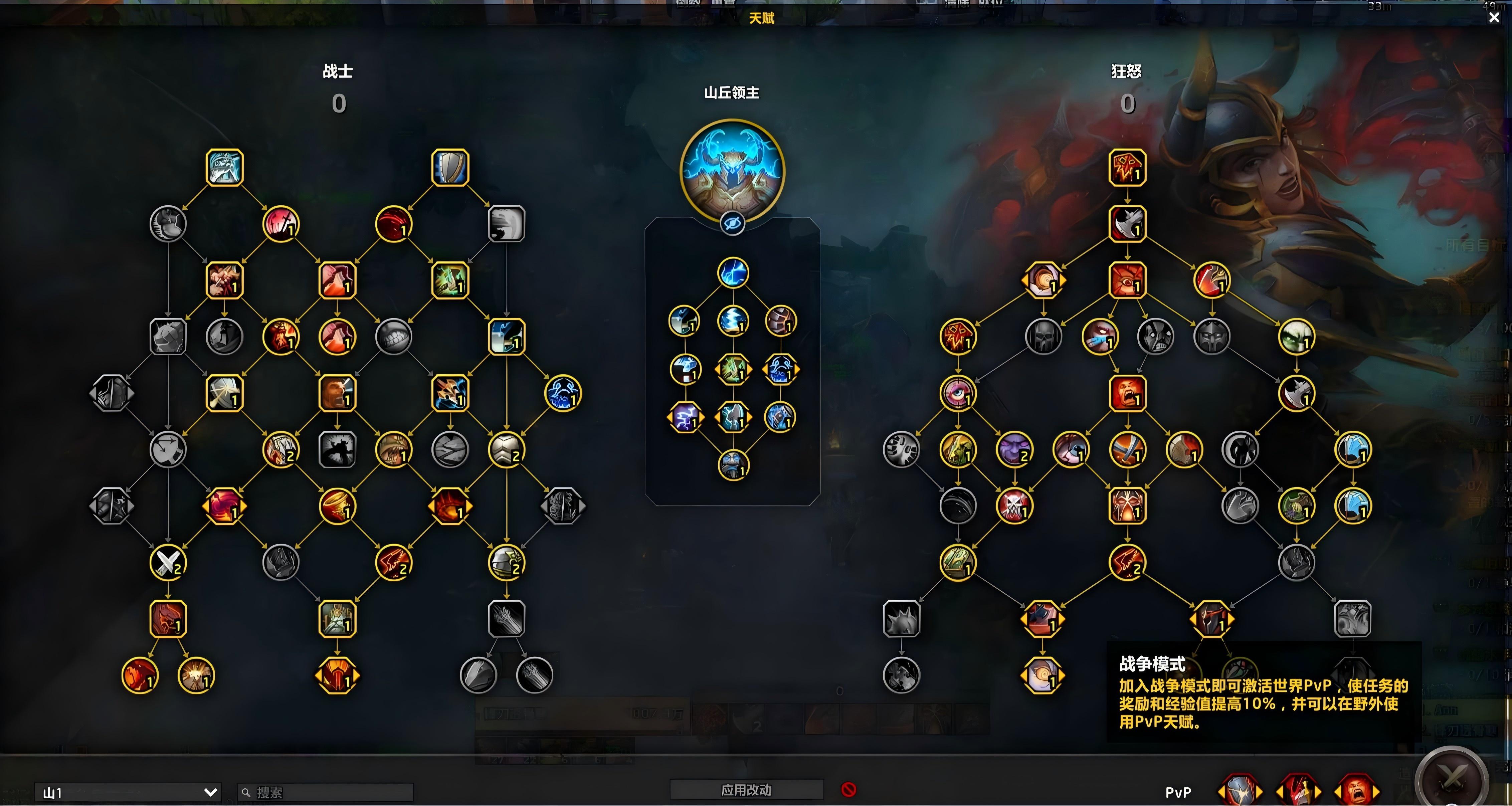Choose the top lightning node in the hero tree
The image size is (1512, 806).
[x=733, y=273]
